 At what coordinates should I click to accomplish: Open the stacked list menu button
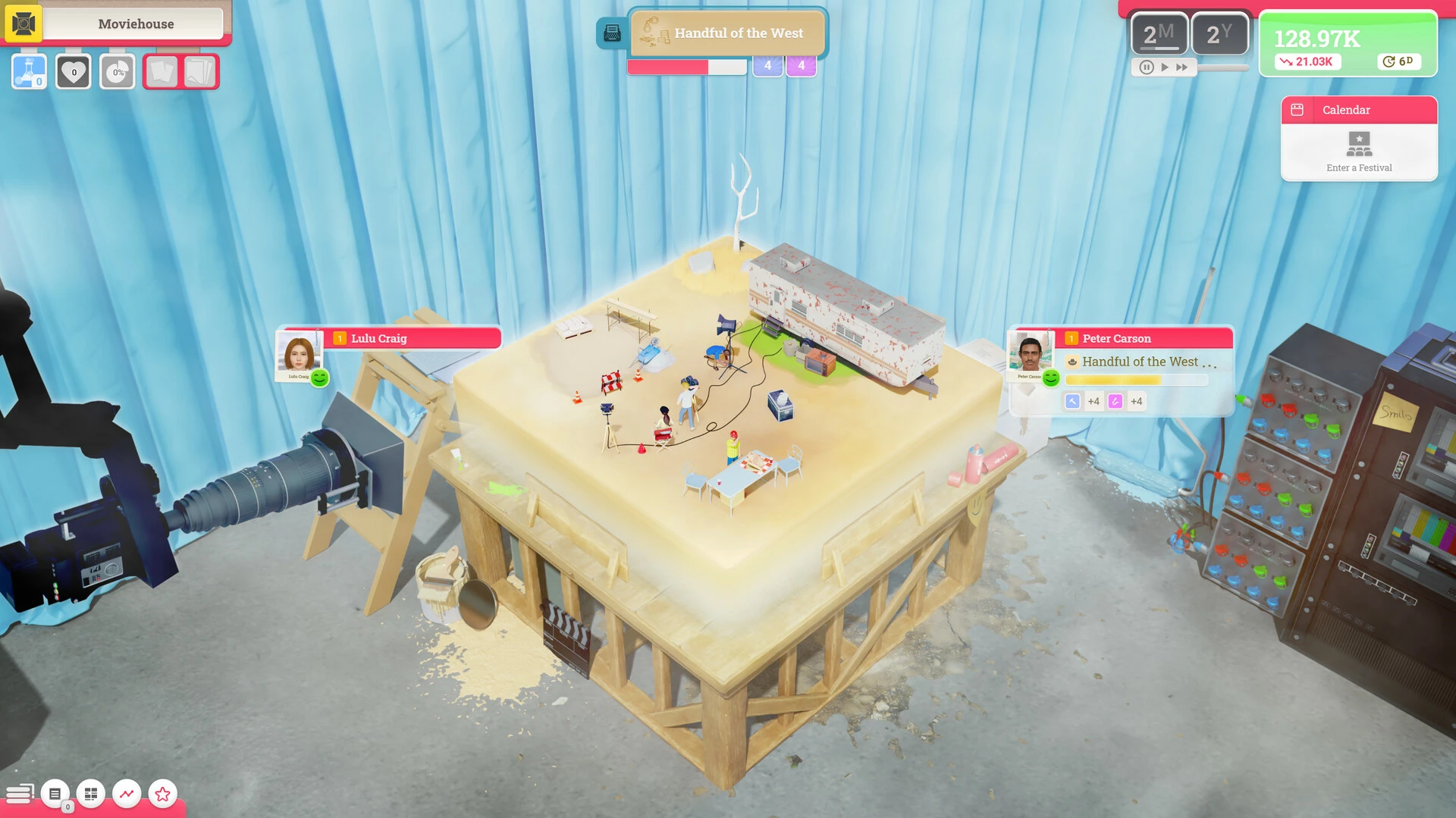(19, 794)
